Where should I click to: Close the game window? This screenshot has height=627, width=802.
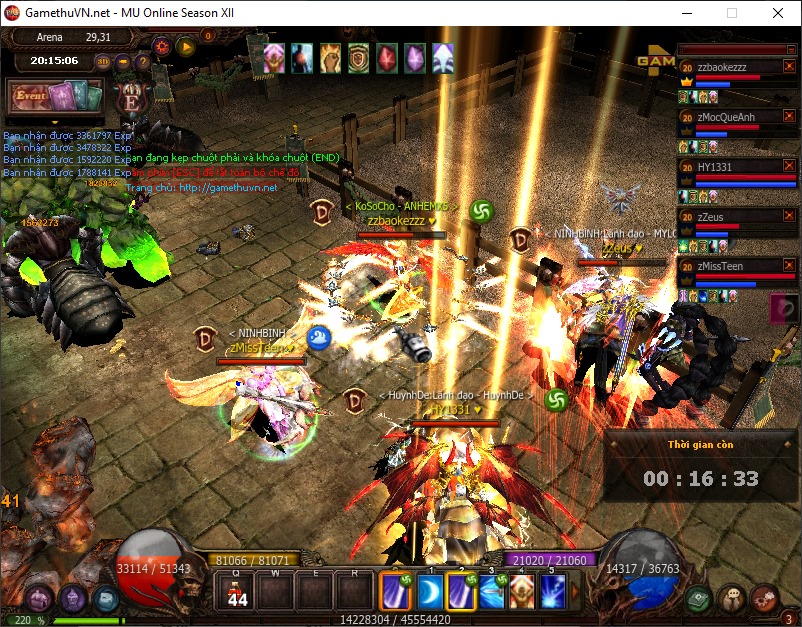point(777,13)
